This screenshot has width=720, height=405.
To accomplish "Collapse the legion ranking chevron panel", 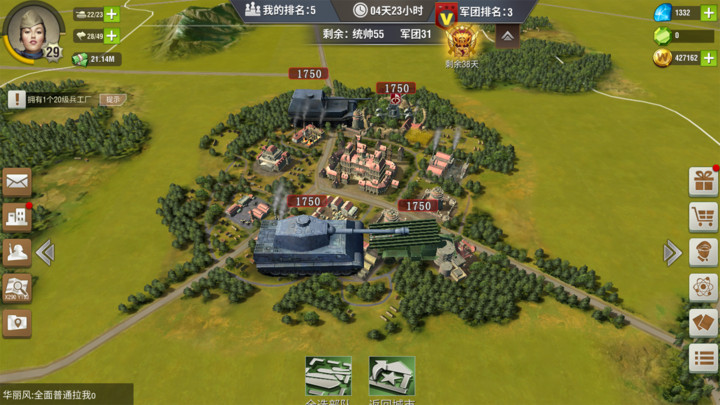I will [507, 36].
